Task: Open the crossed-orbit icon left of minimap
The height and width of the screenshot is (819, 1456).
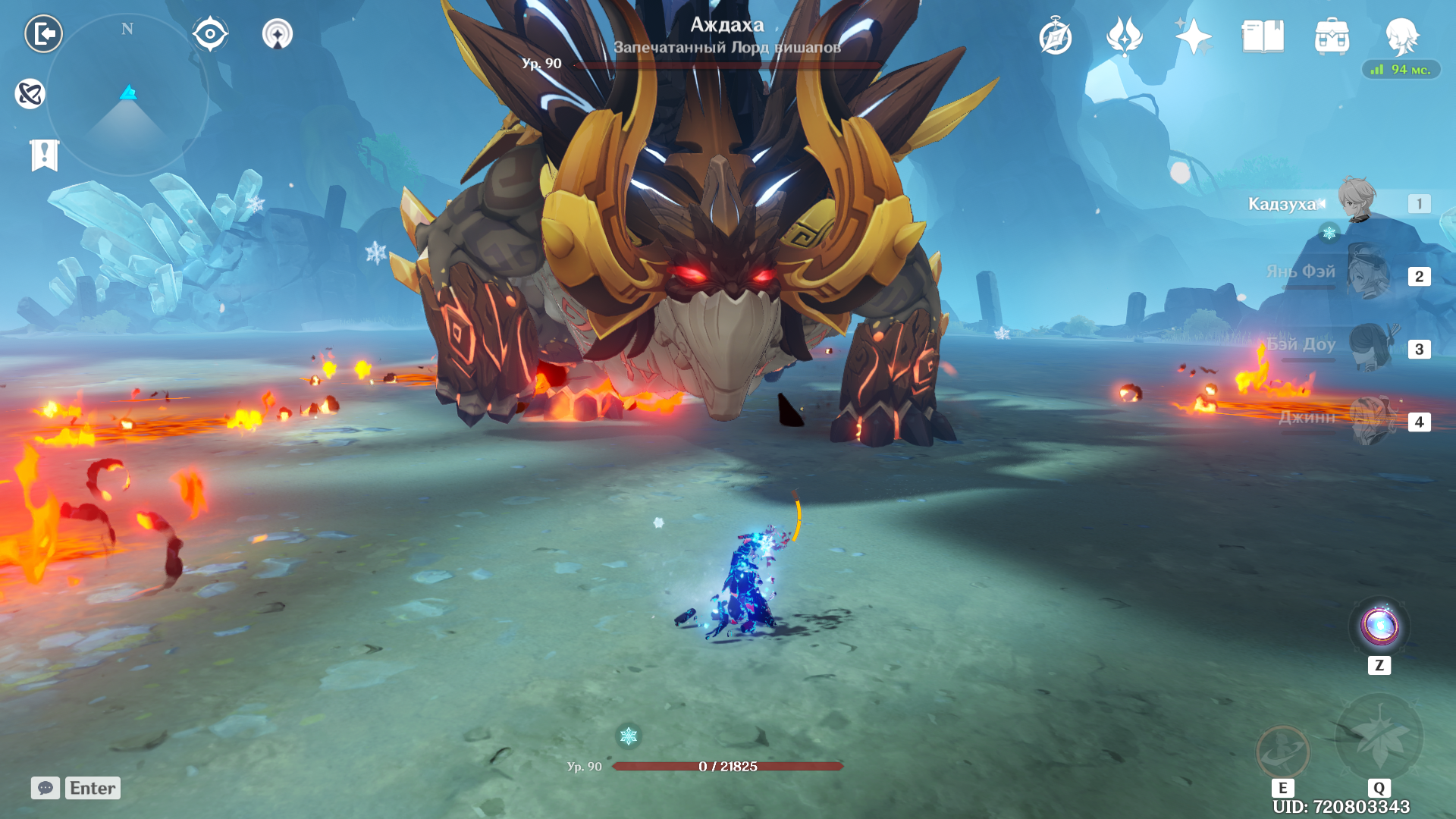Action: coord(30,94)
